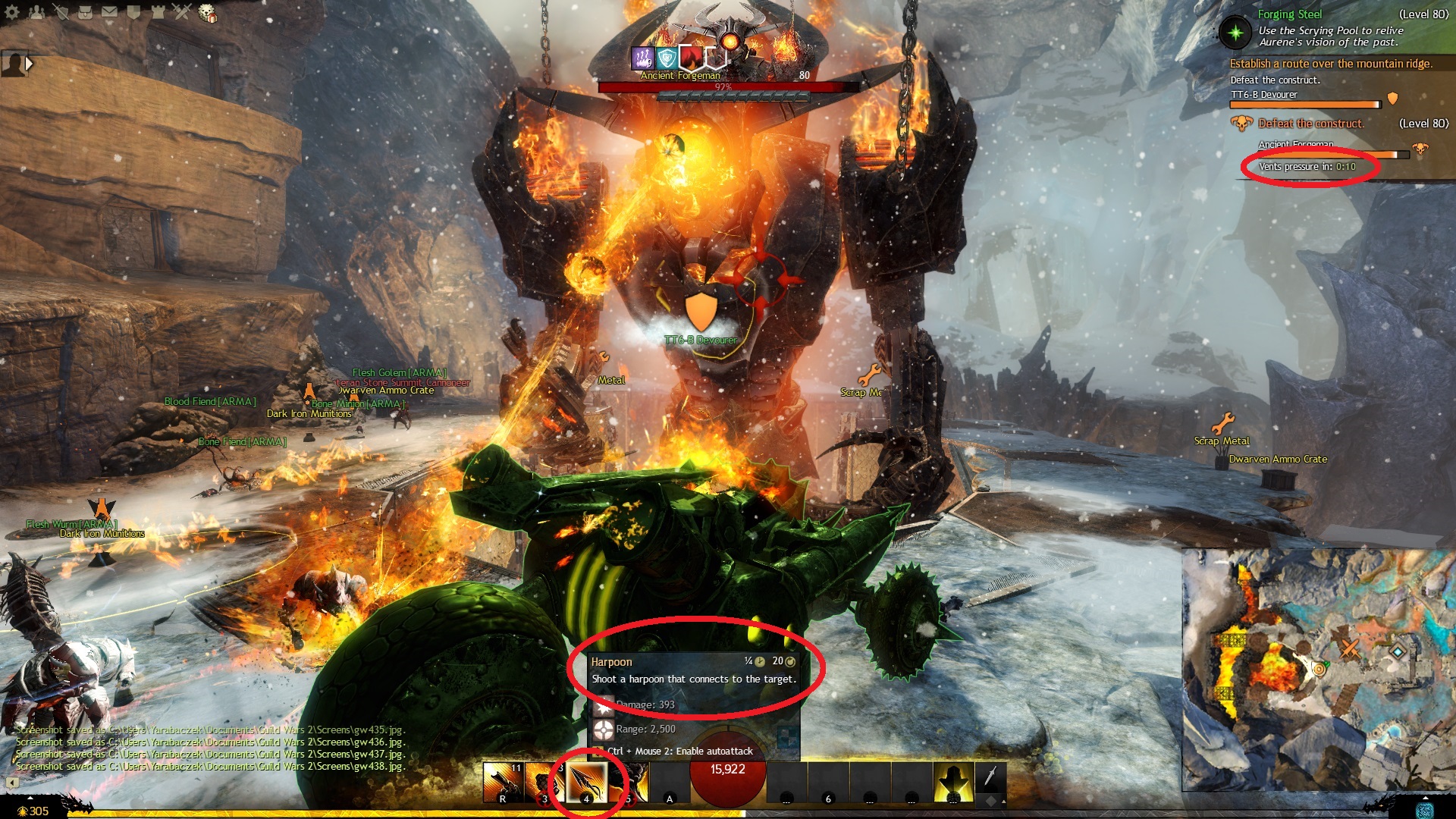Screen dimensions: 1456x819
Task: Open the World vs World castle icon
Action: 158,12
